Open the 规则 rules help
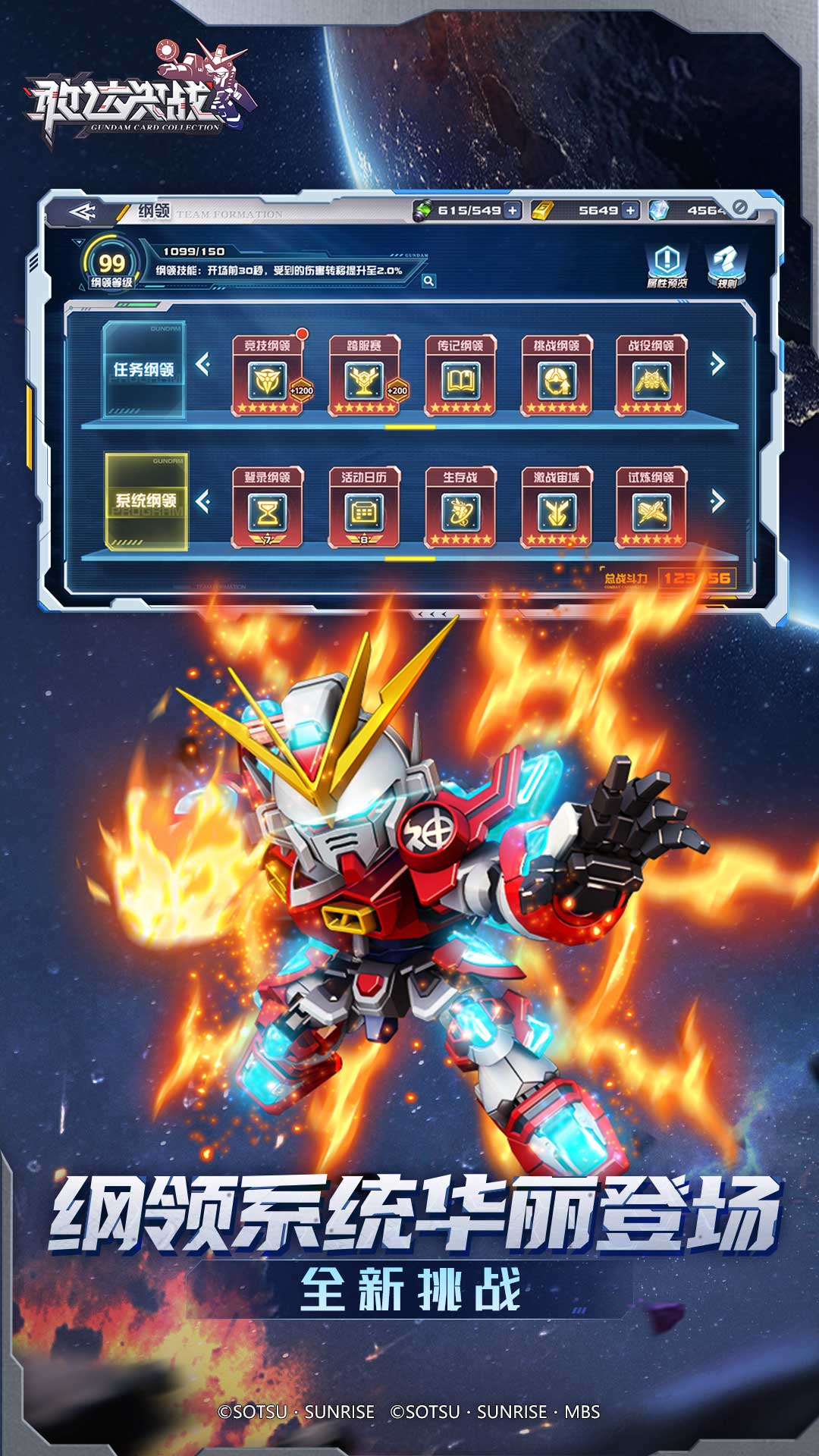 (x=726, y=265)
